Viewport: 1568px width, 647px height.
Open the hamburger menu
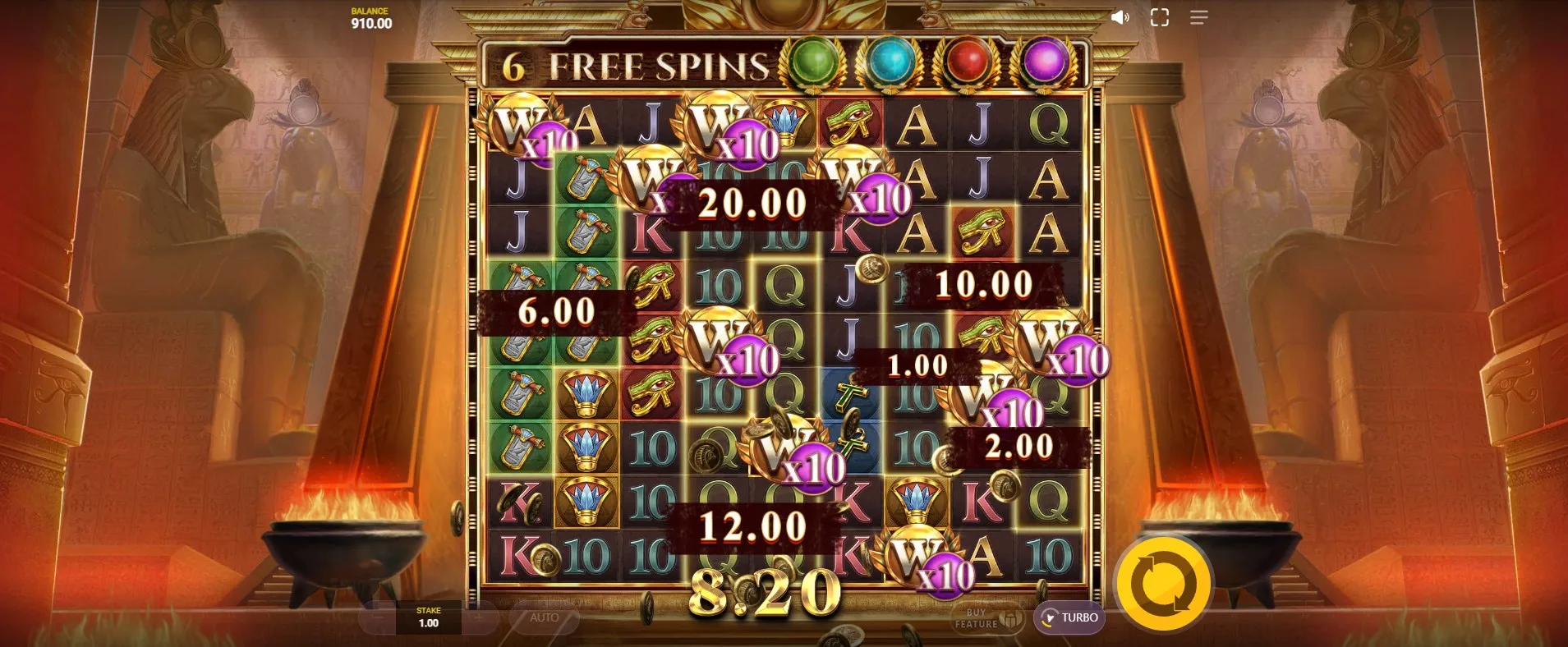click(x=1198, y=17)
